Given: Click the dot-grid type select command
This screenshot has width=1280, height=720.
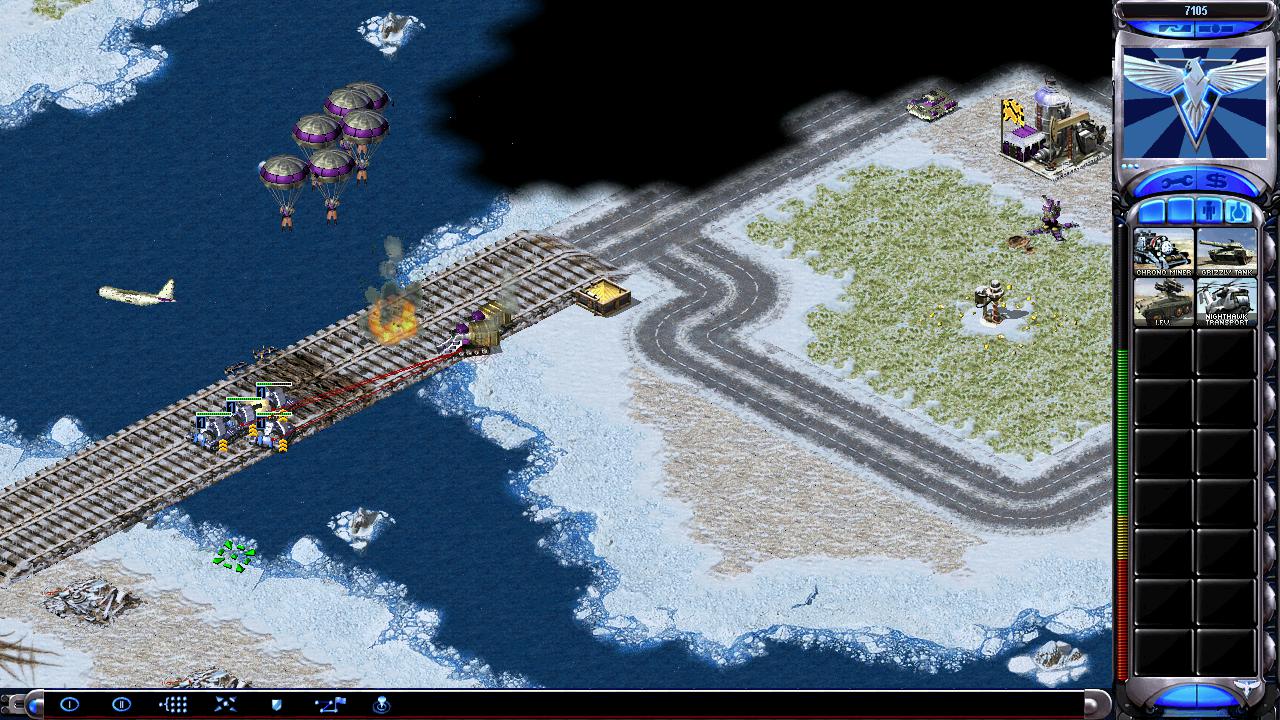Looking at the screenshot, I should coord(173,704).
